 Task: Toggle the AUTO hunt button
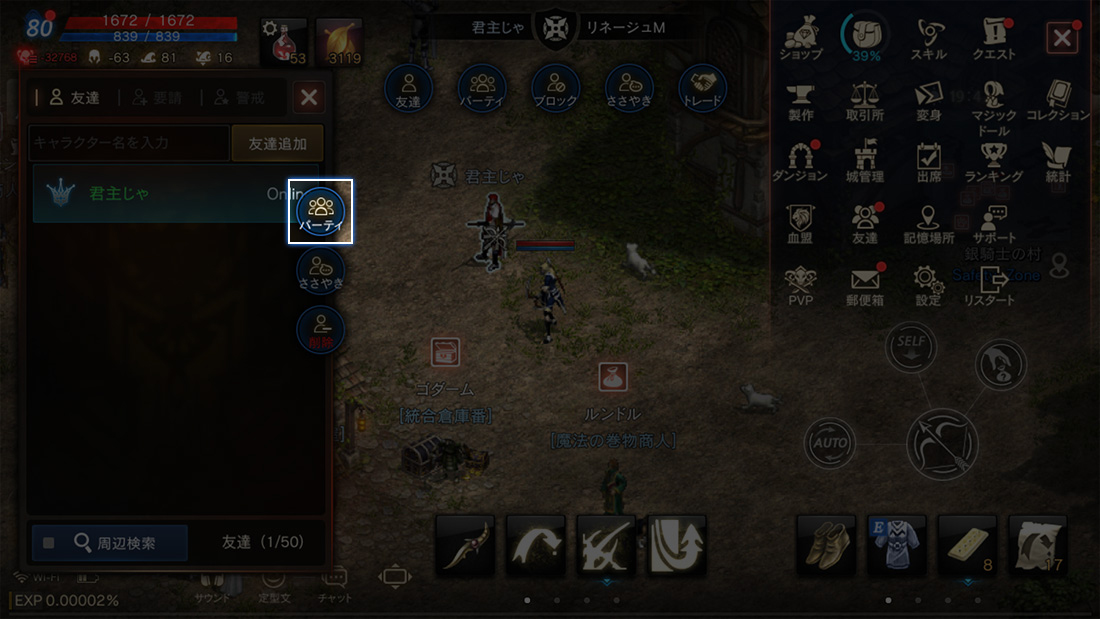(x=829, y=441)
